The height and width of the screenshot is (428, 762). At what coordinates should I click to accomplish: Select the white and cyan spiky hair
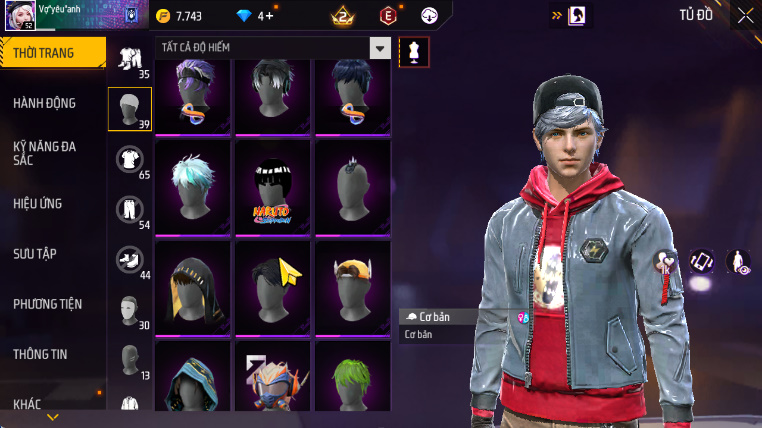(194, 187)
